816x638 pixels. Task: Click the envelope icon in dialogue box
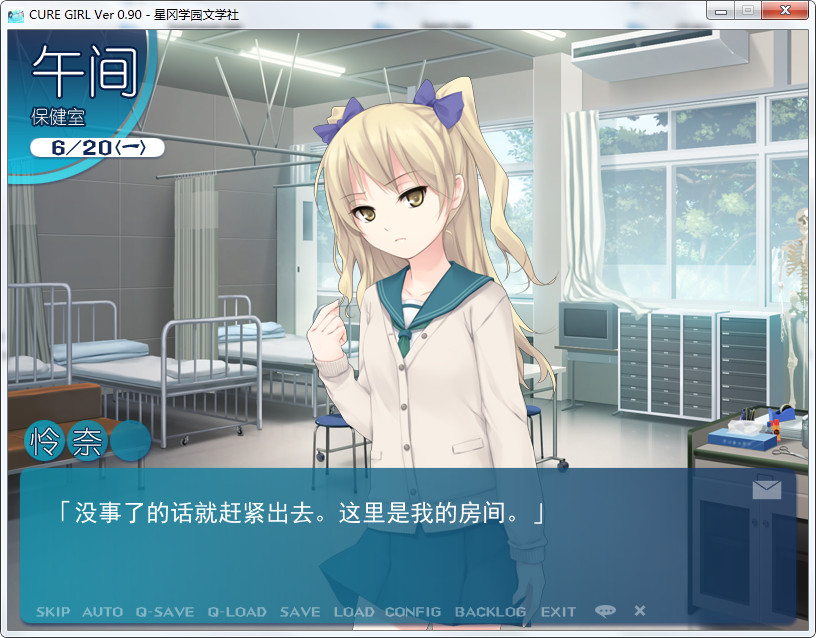tap(767, 488)
